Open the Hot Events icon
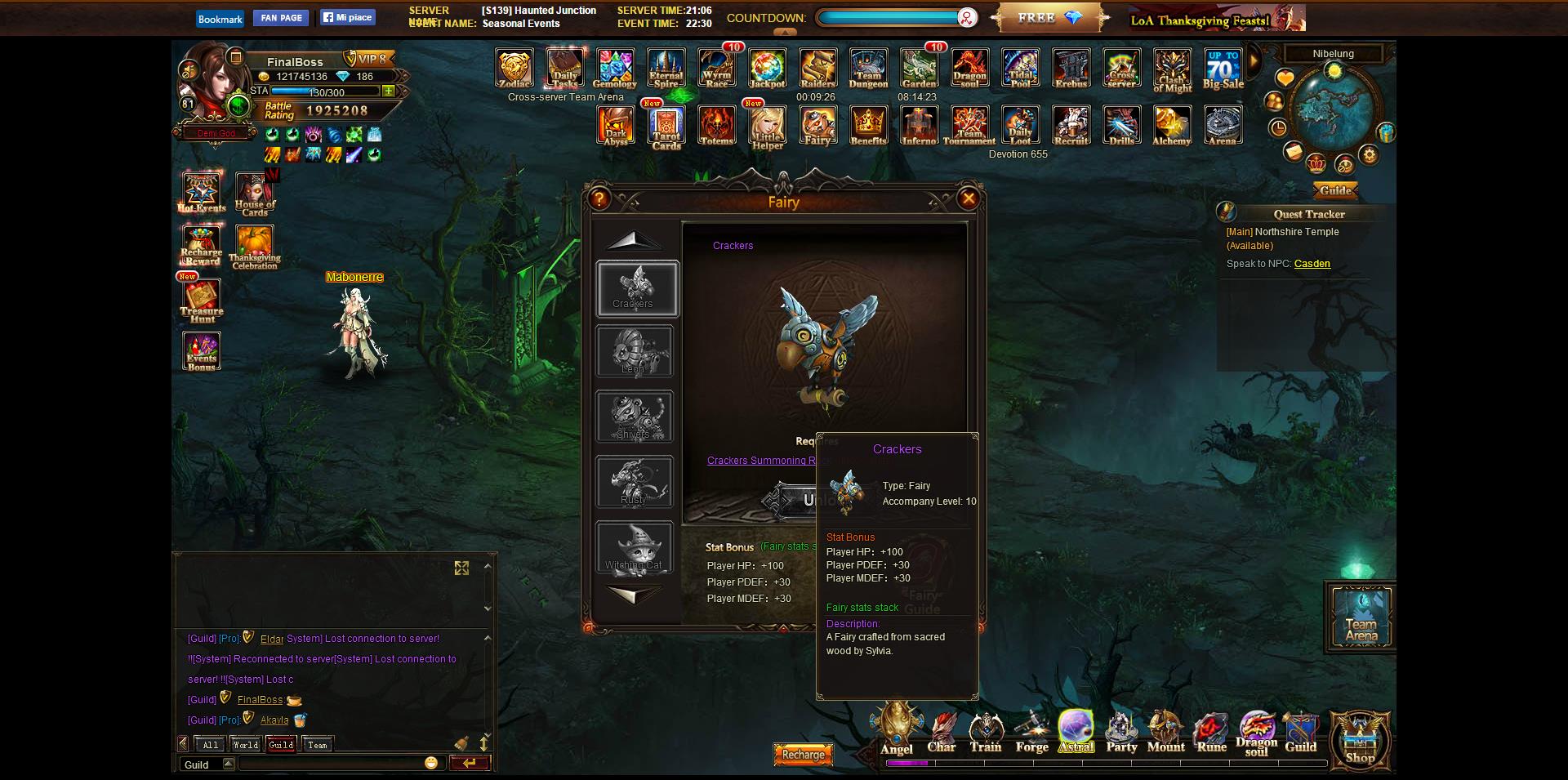The image size is (1568, 780). point(201,194)
